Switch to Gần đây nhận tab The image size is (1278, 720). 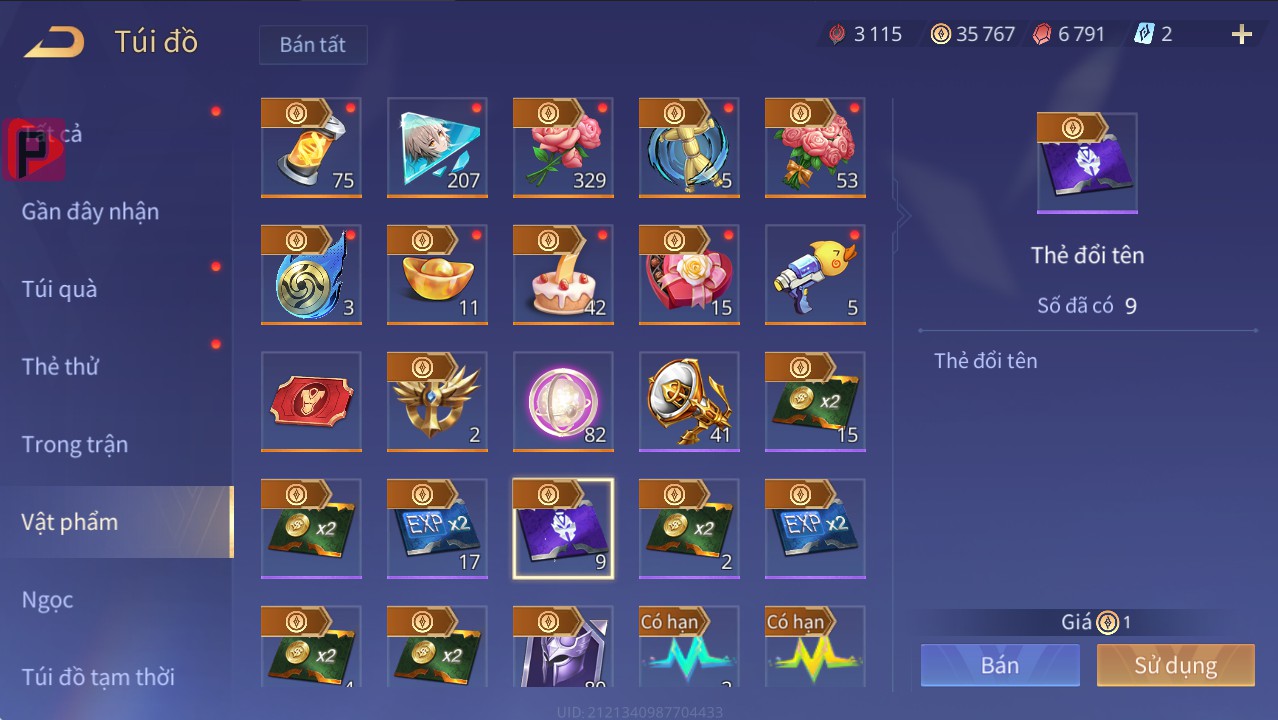[x=90, y=211]
